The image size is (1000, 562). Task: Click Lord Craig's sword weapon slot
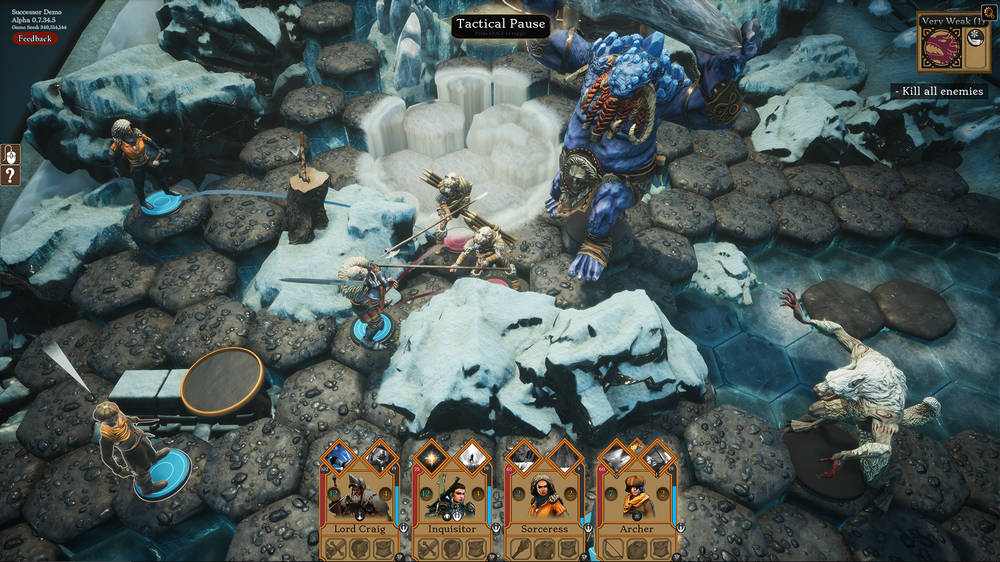337,549
